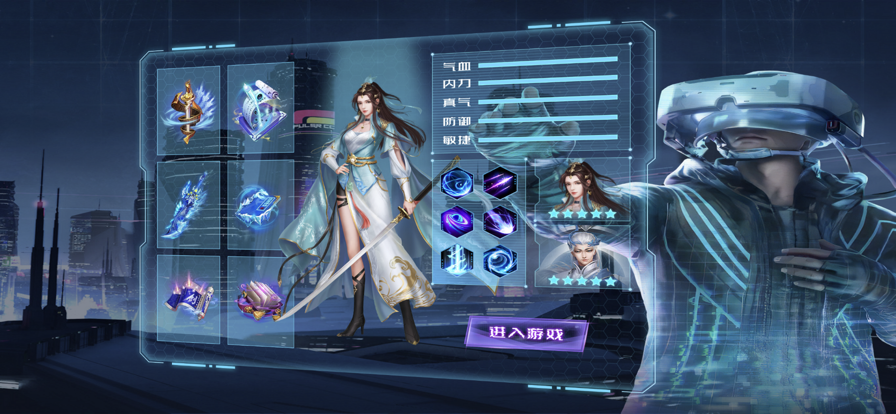Viewport: 896px width, 414px height.
Task: Choose the blue-white scroll item slot
Action: [260, 110]
